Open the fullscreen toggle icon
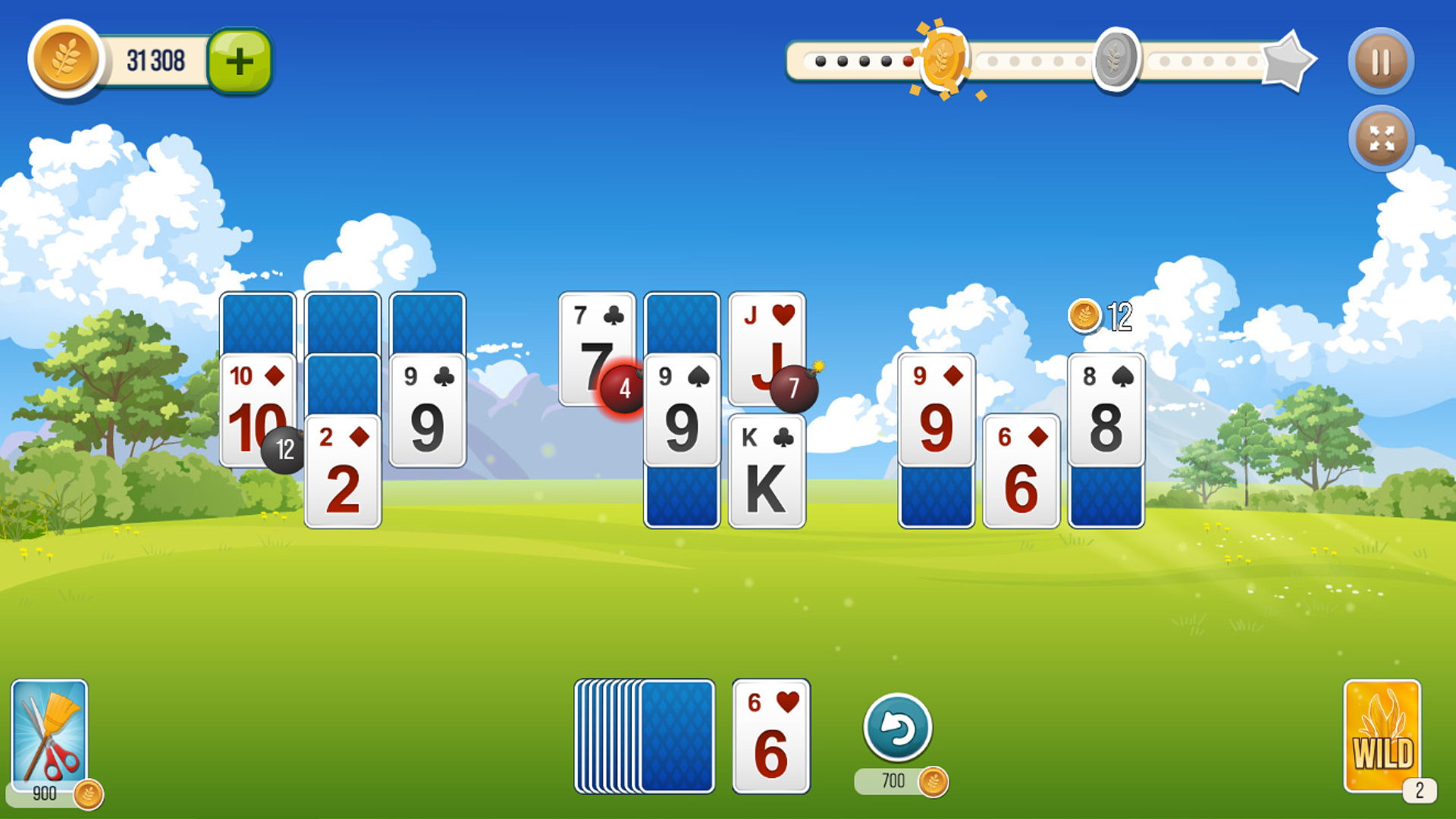The width and height of the screenshot is (1456, 819). coord(1381,139)
